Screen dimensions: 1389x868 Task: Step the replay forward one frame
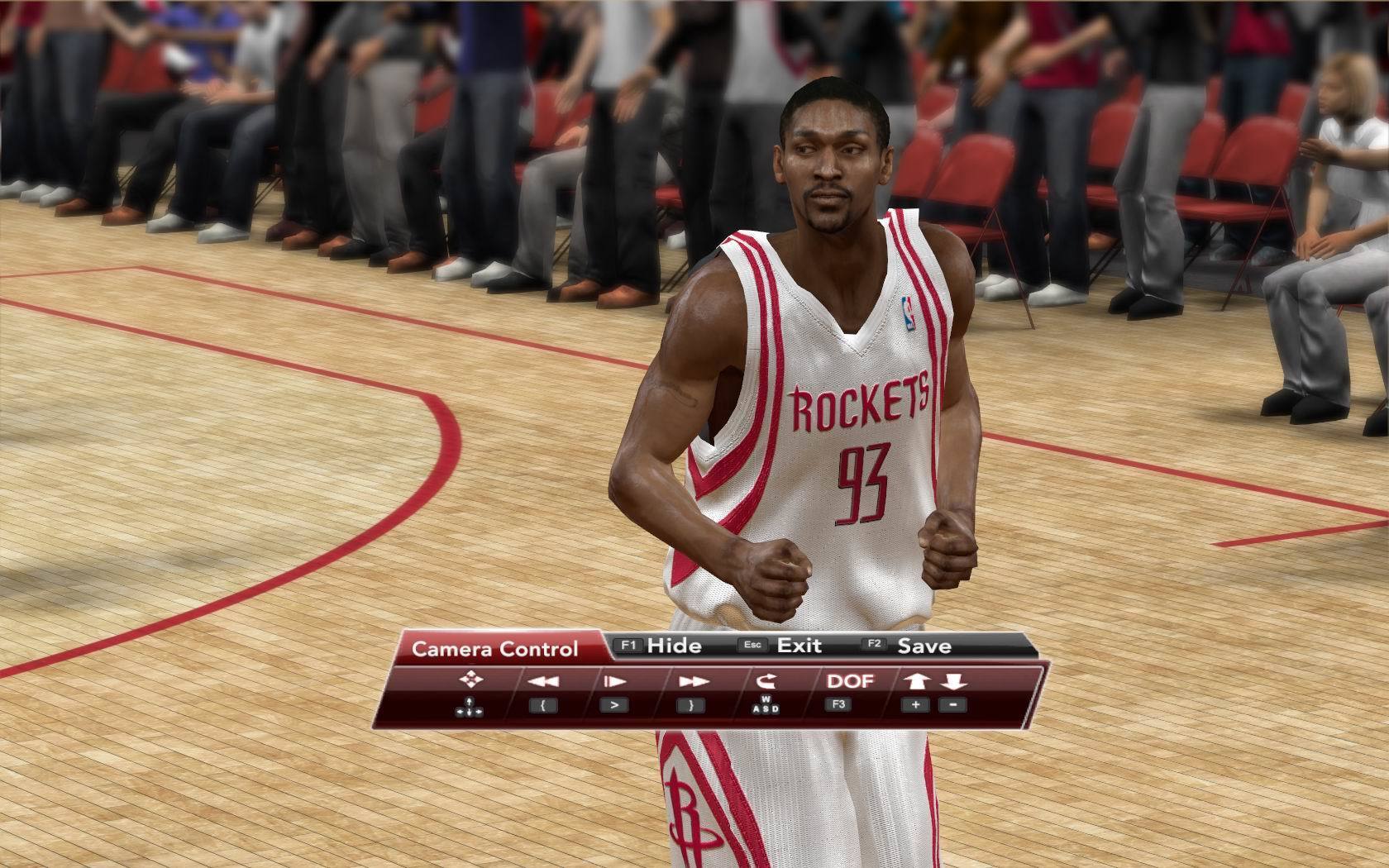point(614,681)
